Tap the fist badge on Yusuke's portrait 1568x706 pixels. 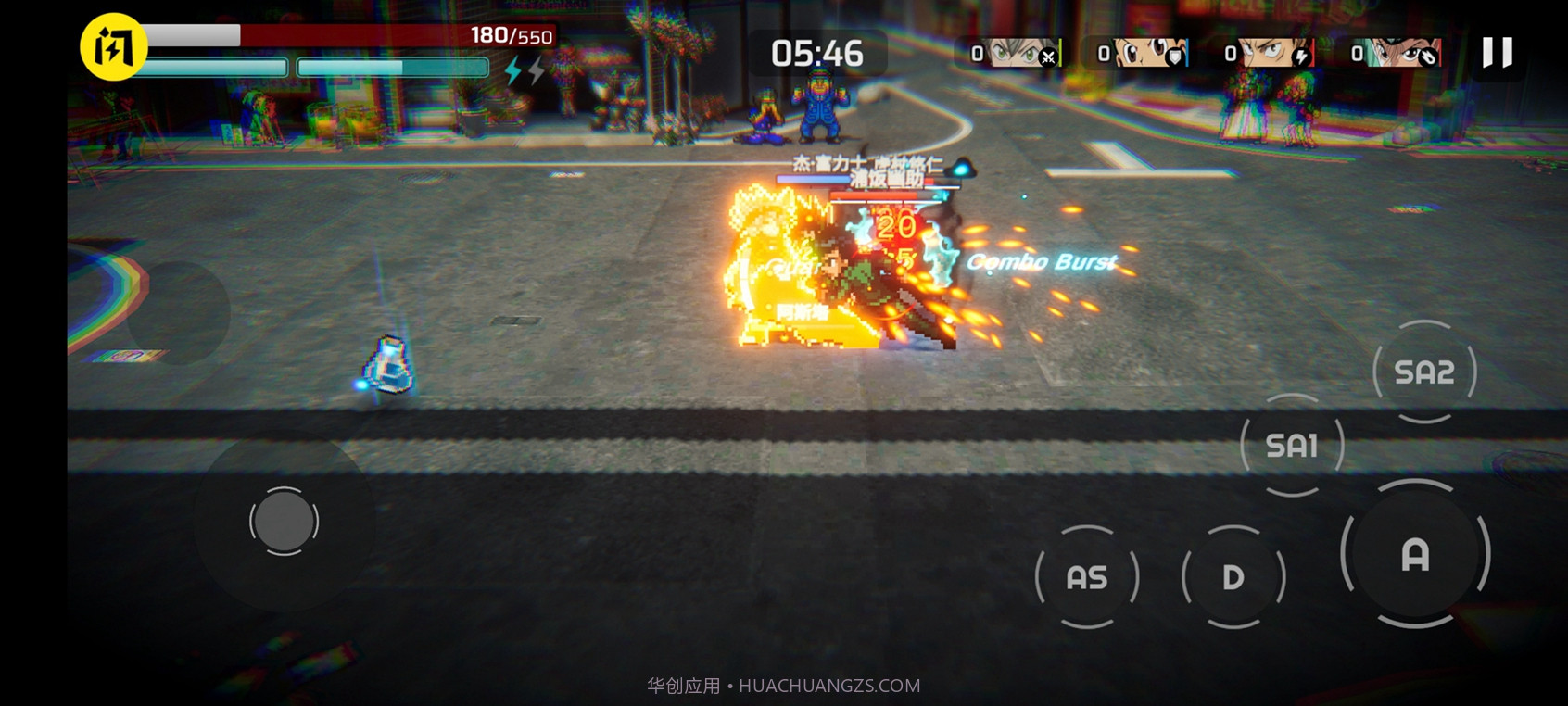[x=1428, y=56]
